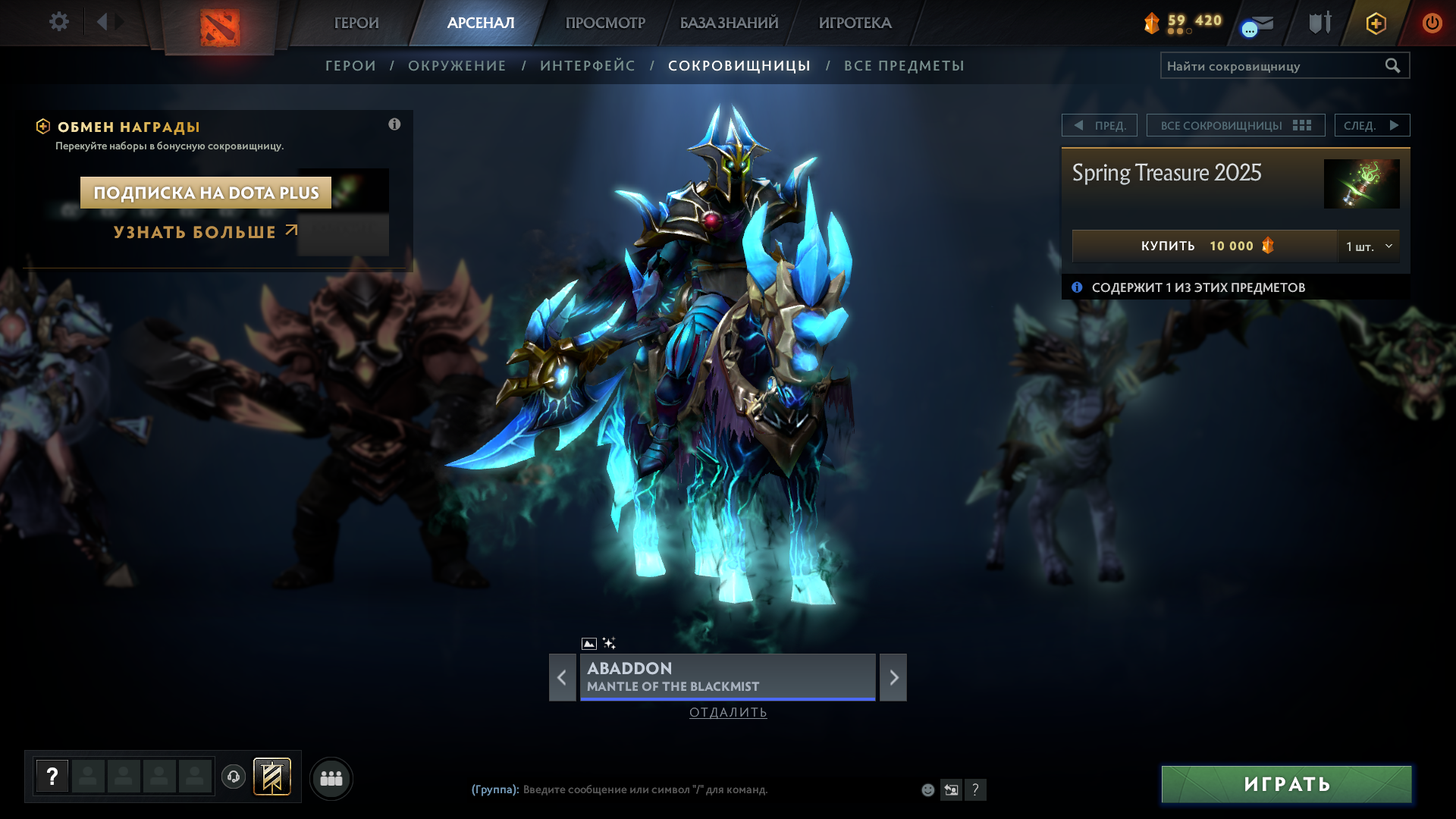The height and width of the screenshot is (819, 1456).
Task: Go to previous treasure with ПРЕД.
Action: 1100,125
